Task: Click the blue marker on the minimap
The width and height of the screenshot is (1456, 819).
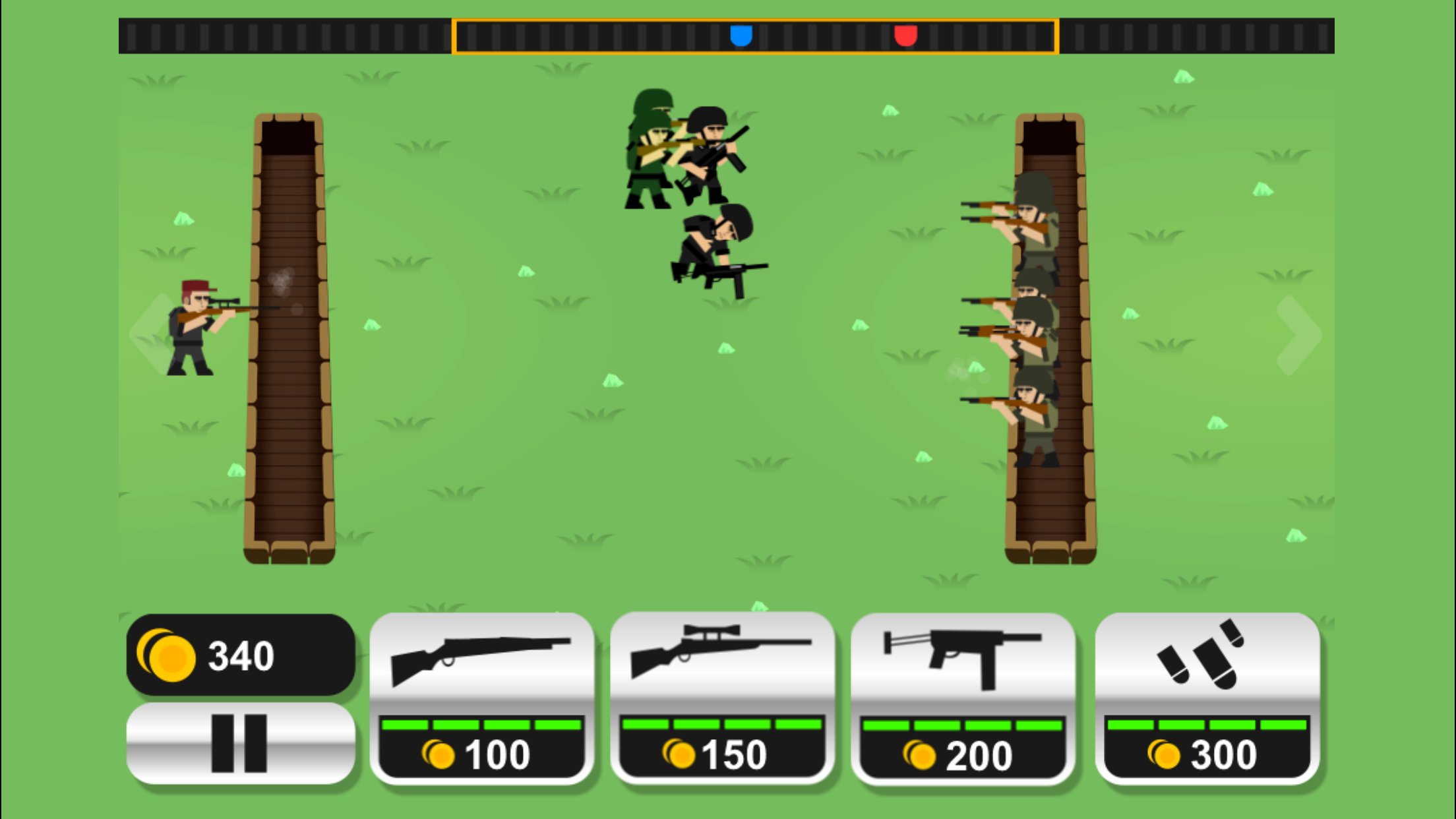Action: [x=741, y=36]
